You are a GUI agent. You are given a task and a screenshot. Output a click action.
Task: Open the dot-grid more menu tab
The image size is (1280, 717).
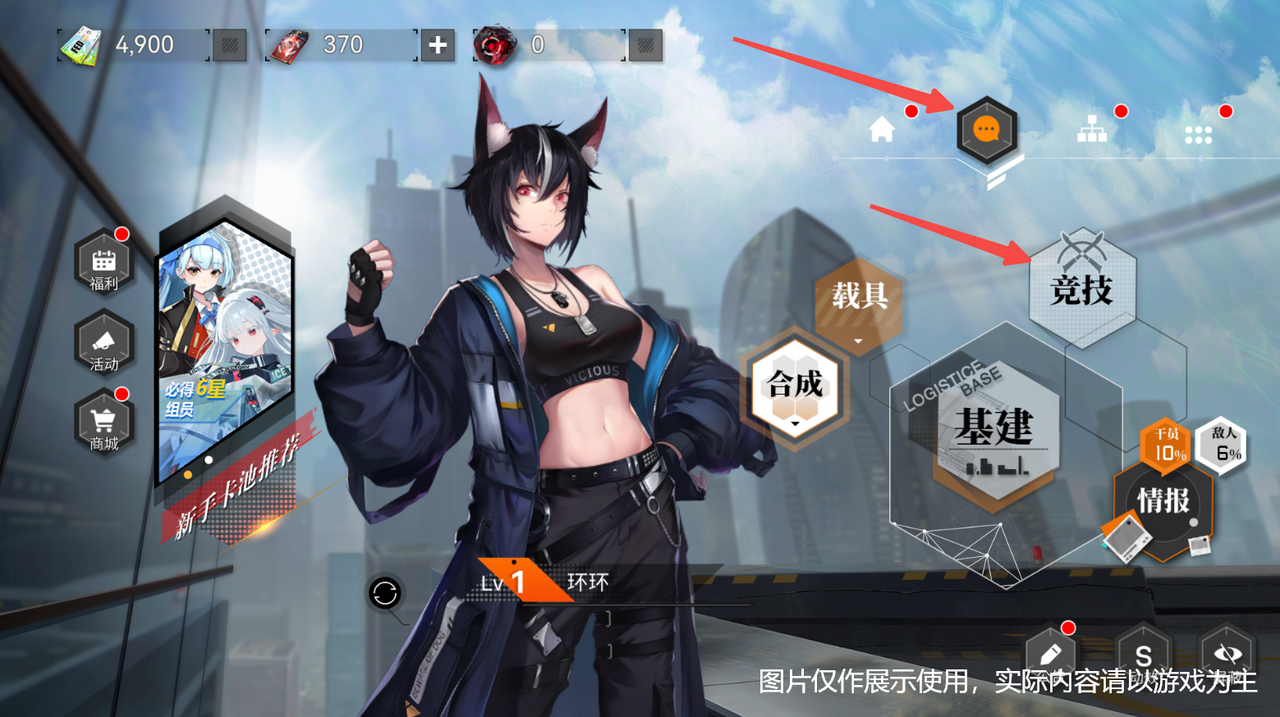[x=1198, y=133]
